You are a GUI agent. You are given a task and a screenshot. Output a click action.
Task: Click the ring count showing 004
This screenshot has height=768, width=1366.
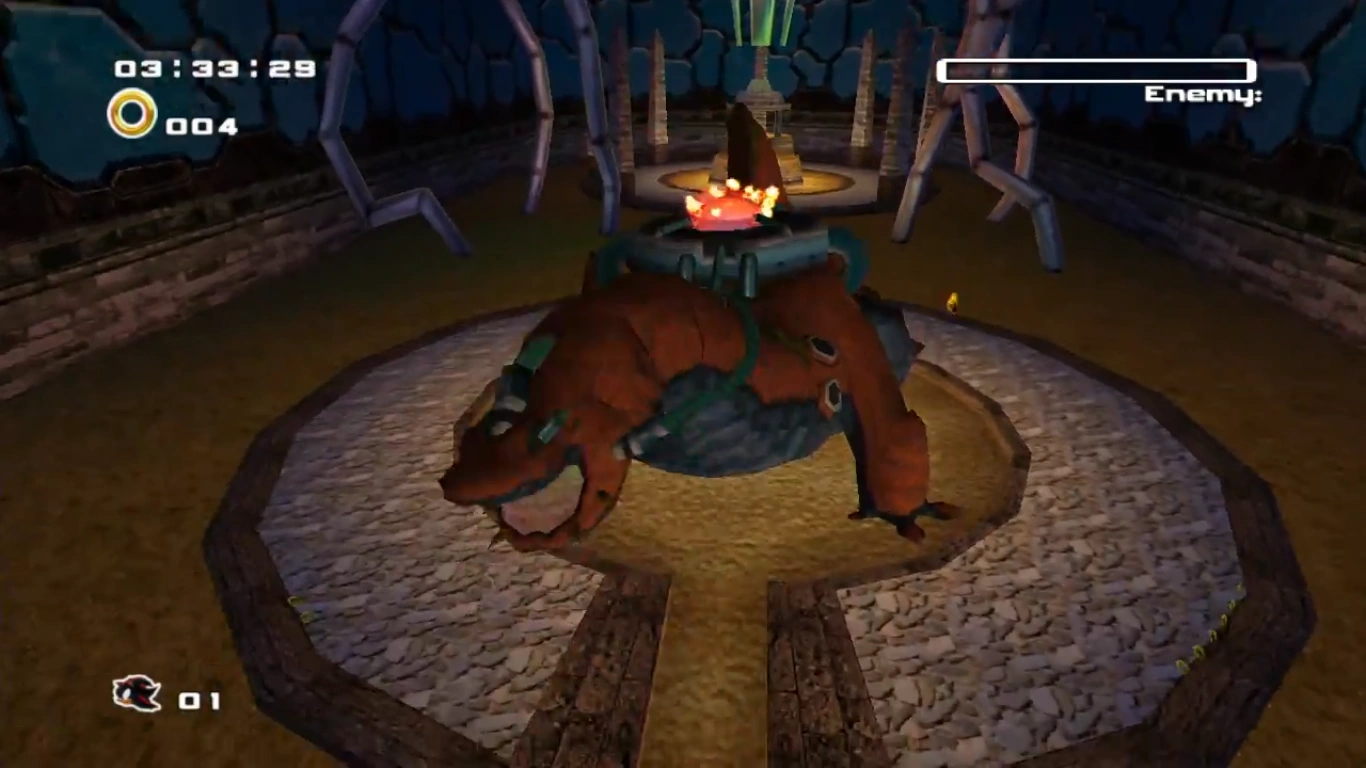pyautogui.click(x=201, y=126)
